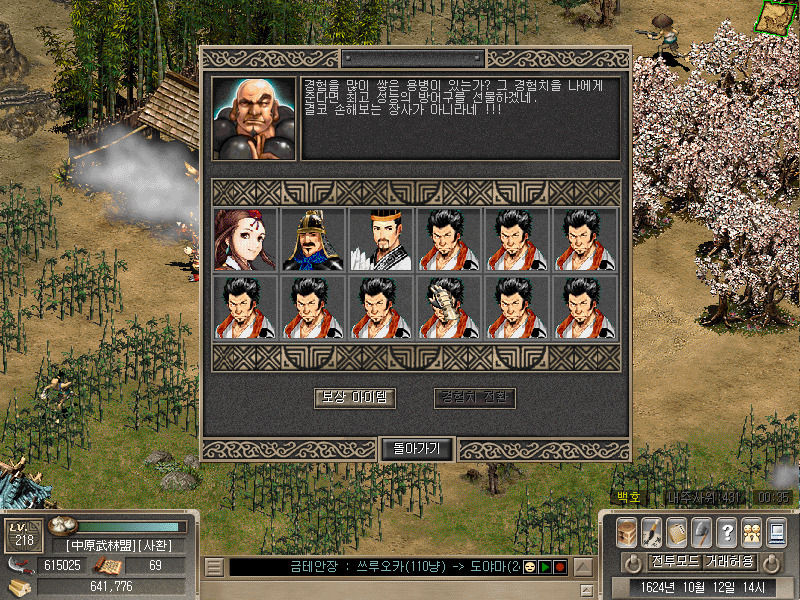The image size is (800, 600).
Task: Select the female mercenary with red headband
Action: pos(245,240)
